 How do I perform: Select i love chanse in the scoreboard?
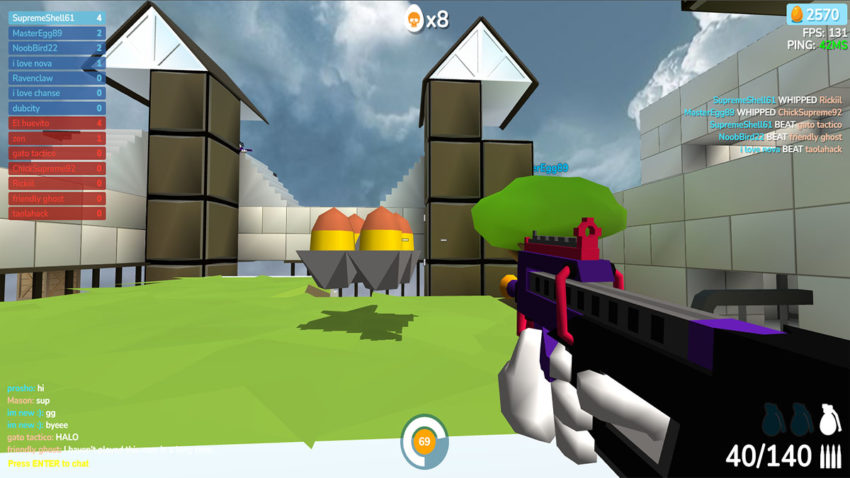pos(56,93)
